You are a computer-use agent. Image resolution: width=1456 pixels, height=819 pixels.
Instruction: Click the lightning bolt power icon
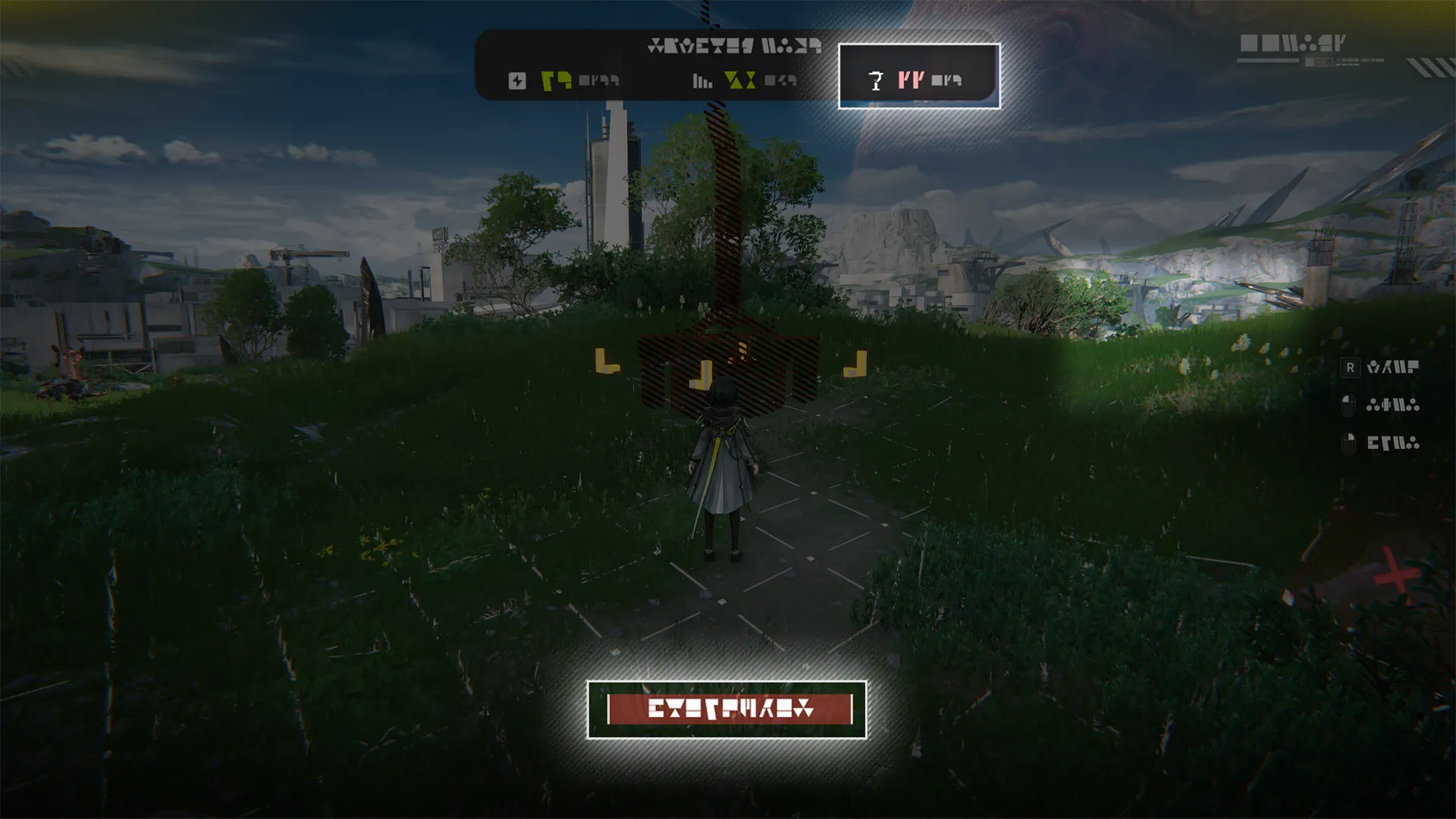pyautogui.click(x=517, y=81)
